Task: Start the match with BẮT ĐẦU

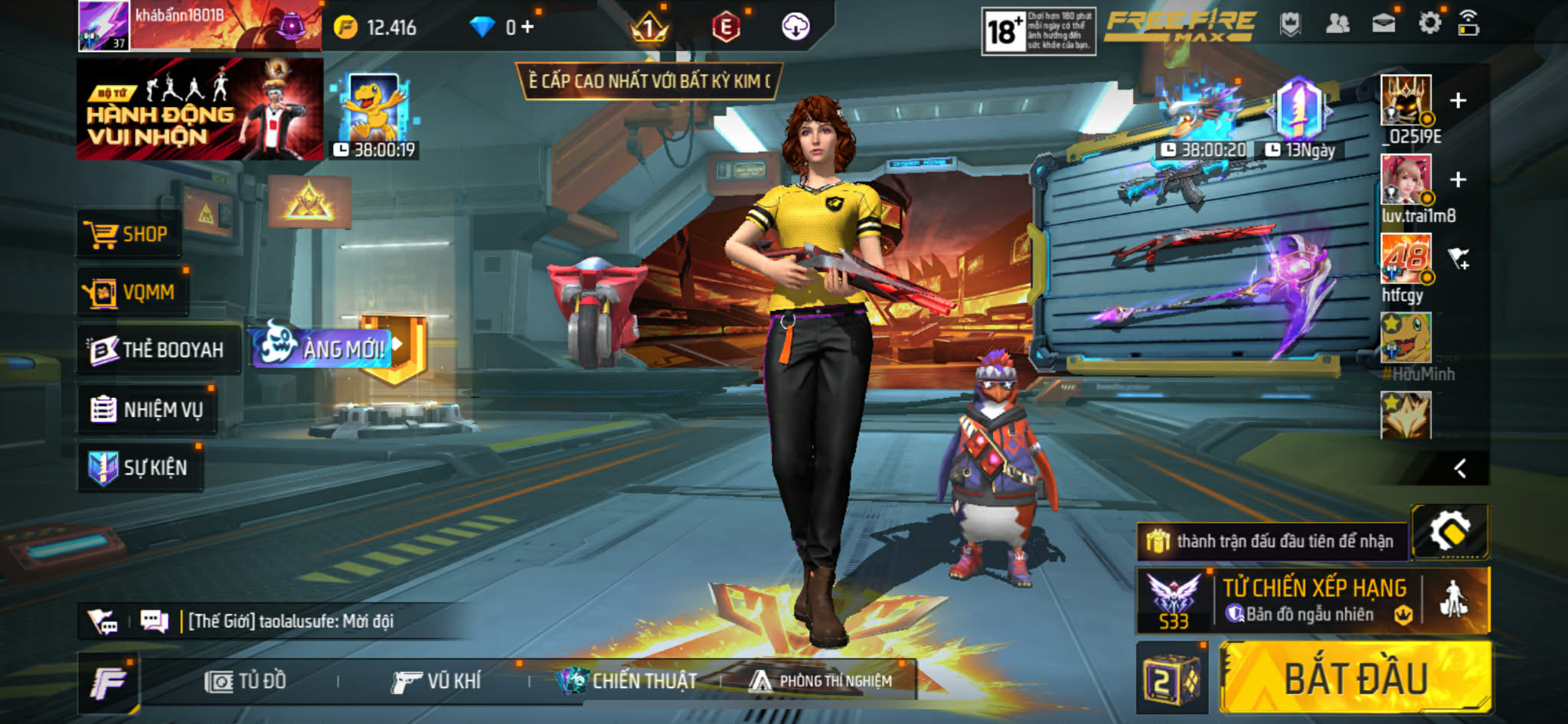Action: point(1355,678)
